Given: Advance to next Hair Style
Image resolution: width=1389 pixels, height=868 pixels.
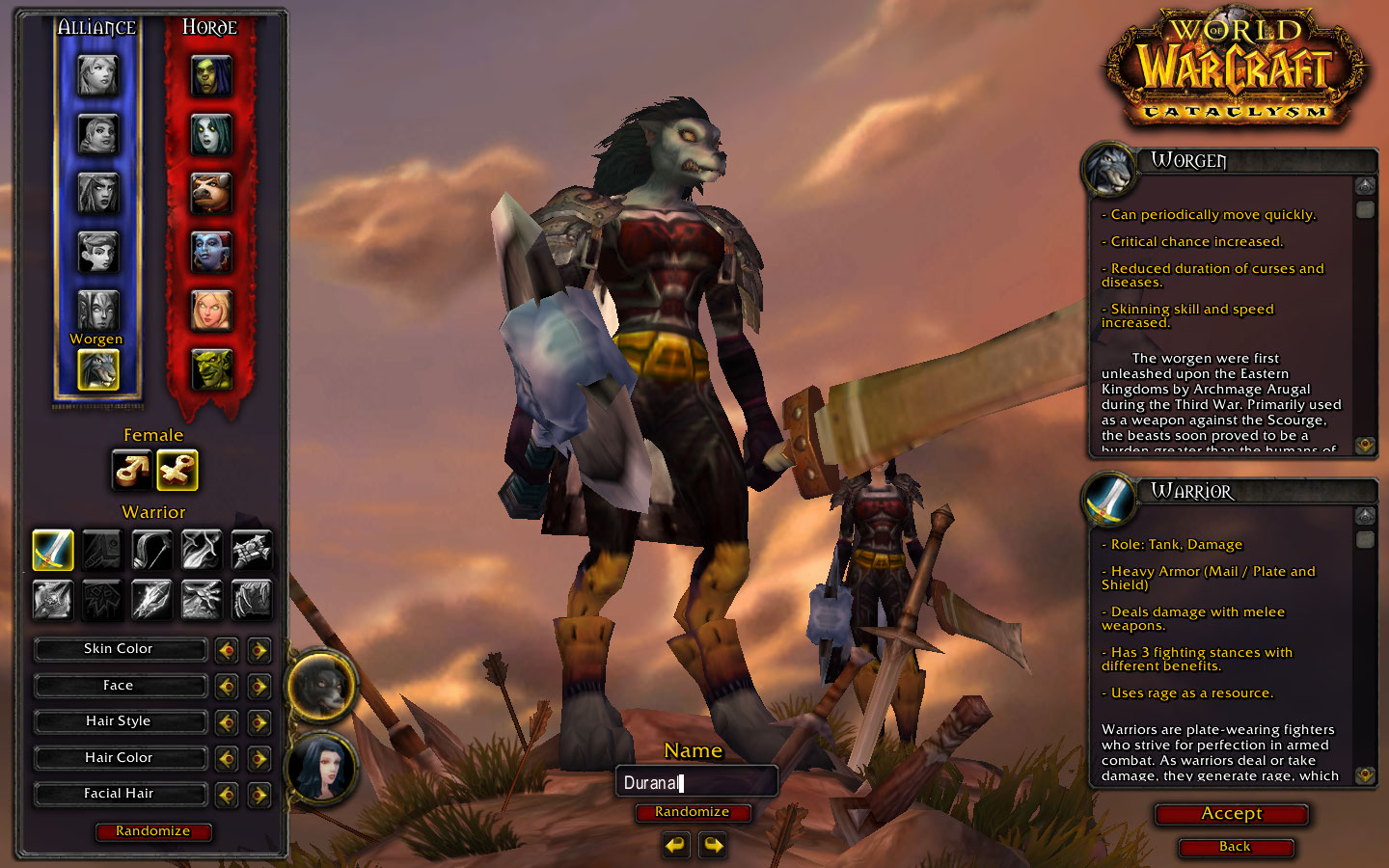Looking at the screenshot, I should (x=259, y=722).
